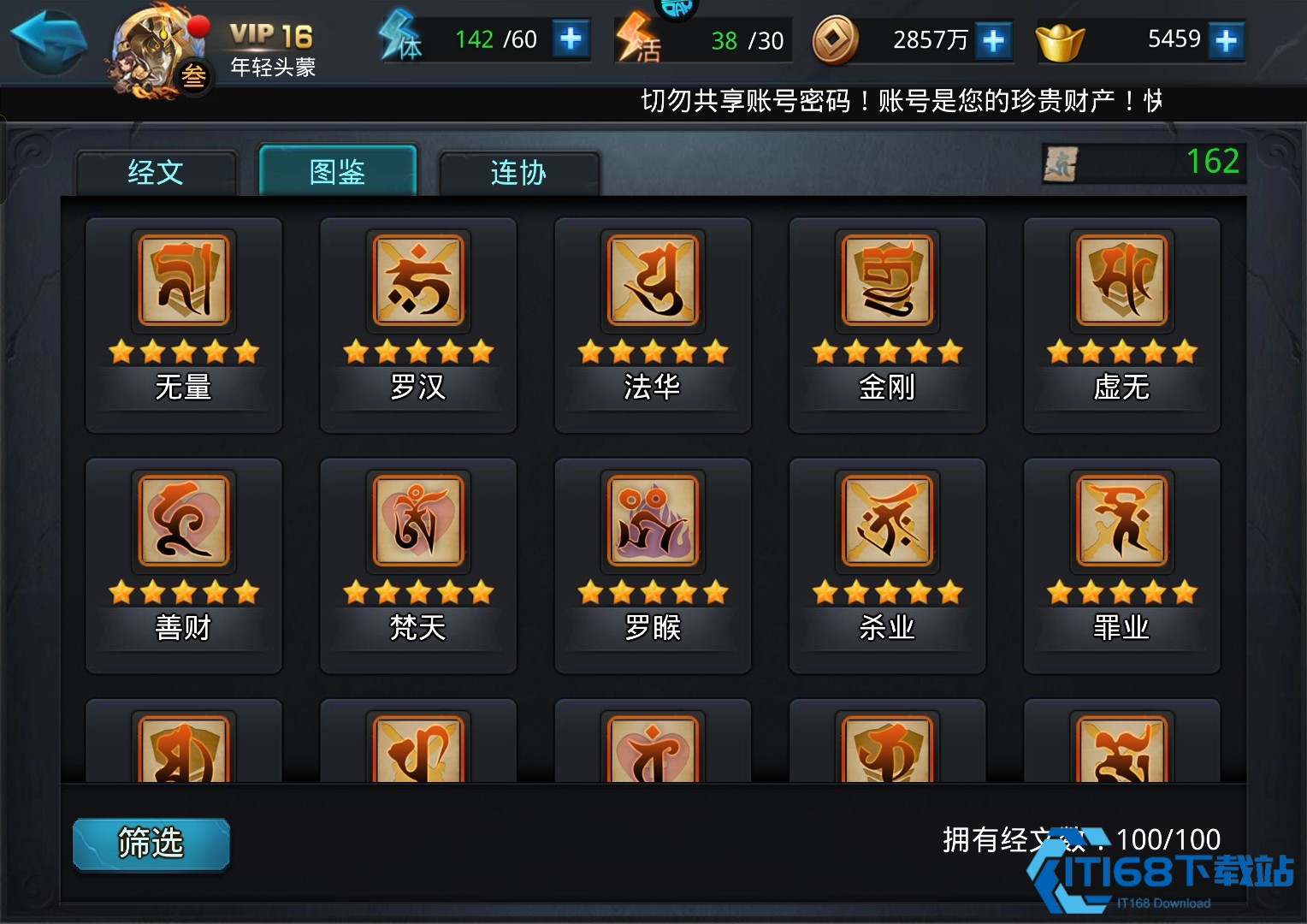The height and width of the screenshot is (924, 1307).
Task: Click the back arrow icon
Action: click(47, 38)
